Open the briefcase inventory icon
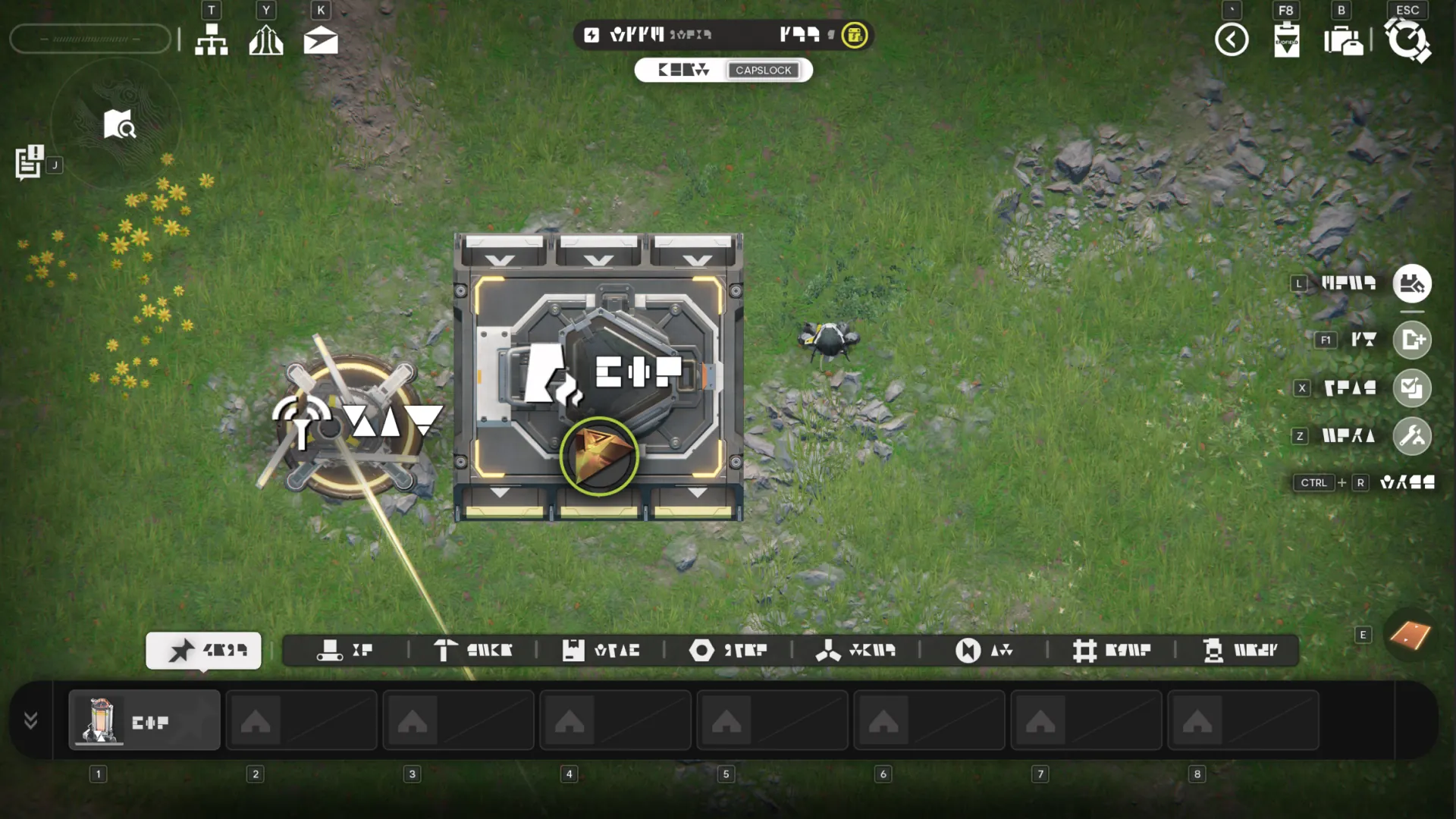The width and height of the screenshot is (1456, 819). coord(1343,40)
